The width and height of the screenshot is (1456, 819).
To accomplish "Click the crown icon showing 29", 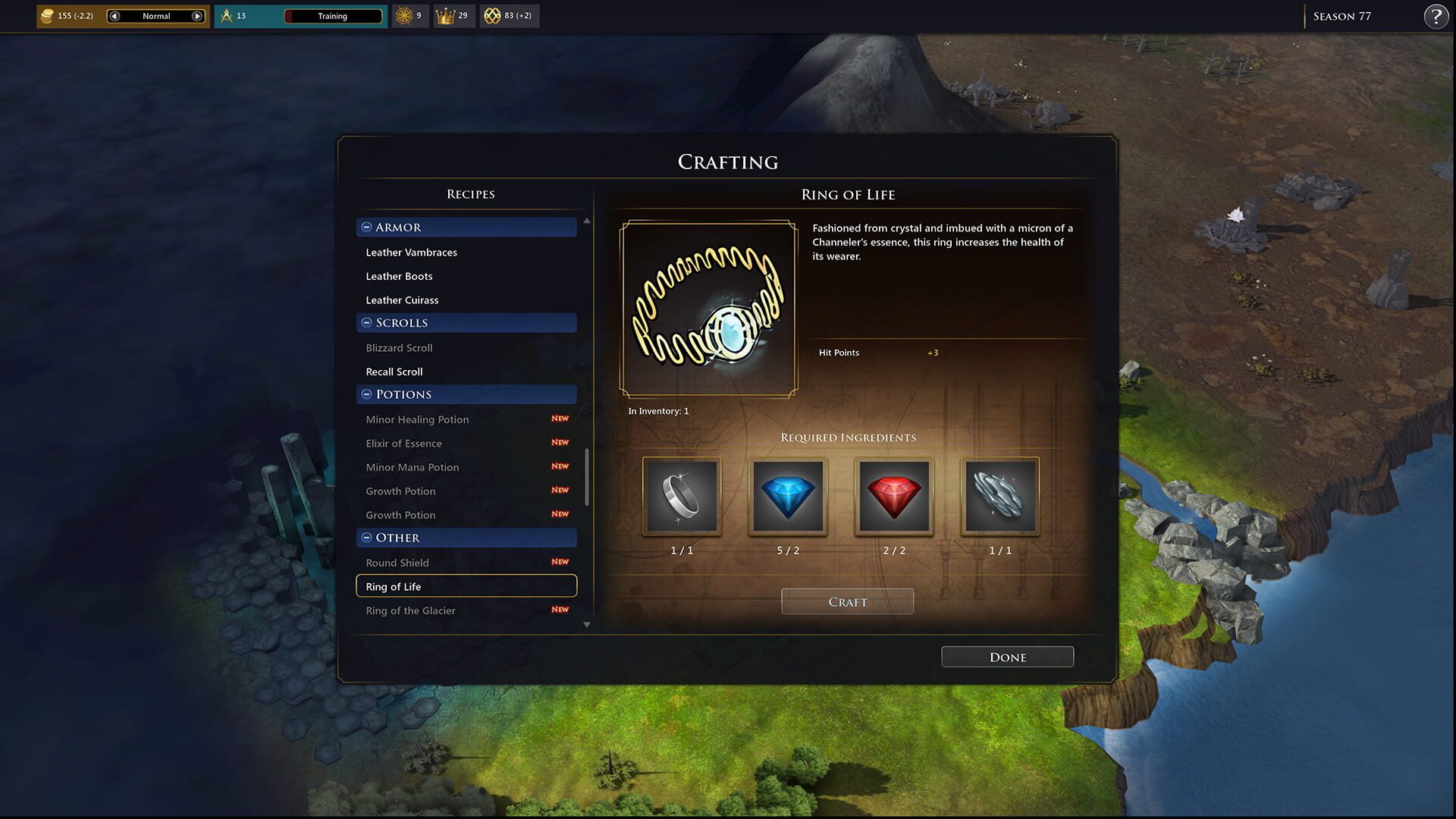I will click(445, 14).
